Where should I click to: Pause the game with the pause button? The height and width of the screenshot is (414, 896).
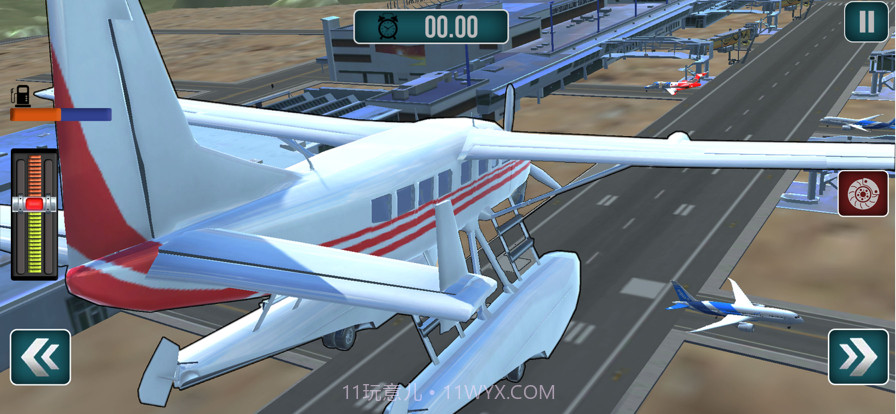pos(865,22)
